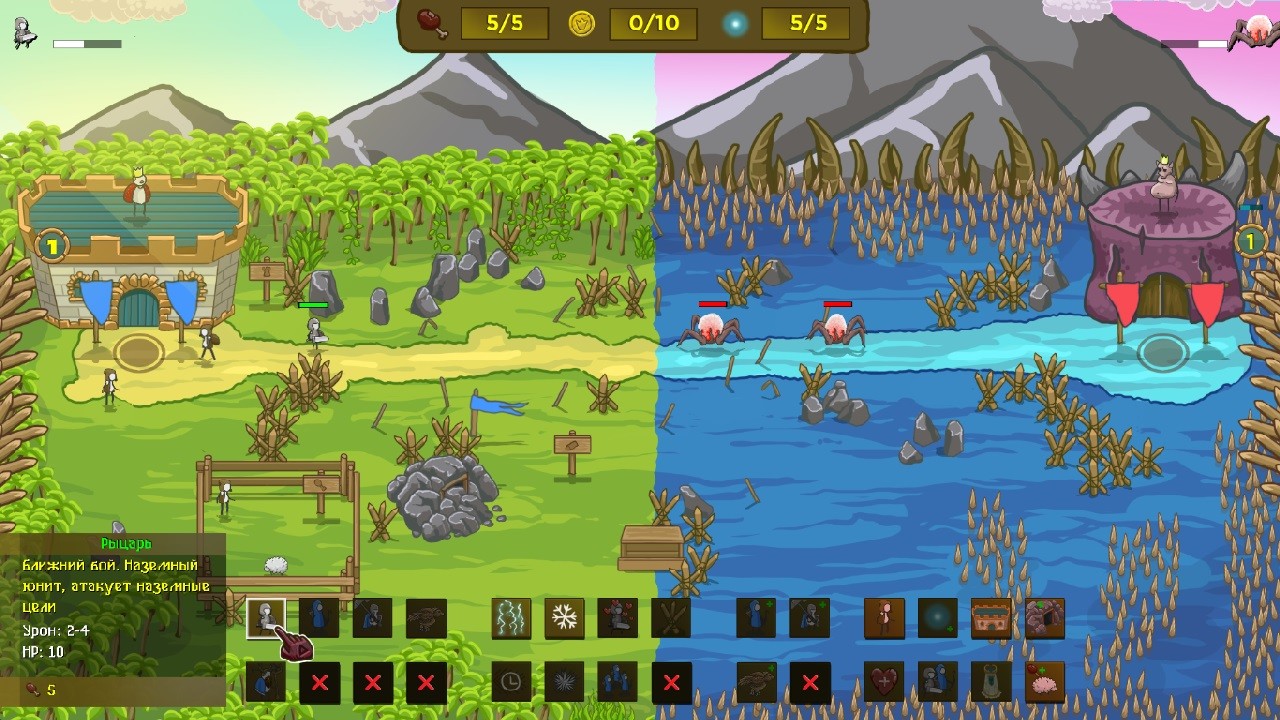Click the meat counter showing 5/5
This screenshot has width=1280, height=720.
click(x=504, y=25)
